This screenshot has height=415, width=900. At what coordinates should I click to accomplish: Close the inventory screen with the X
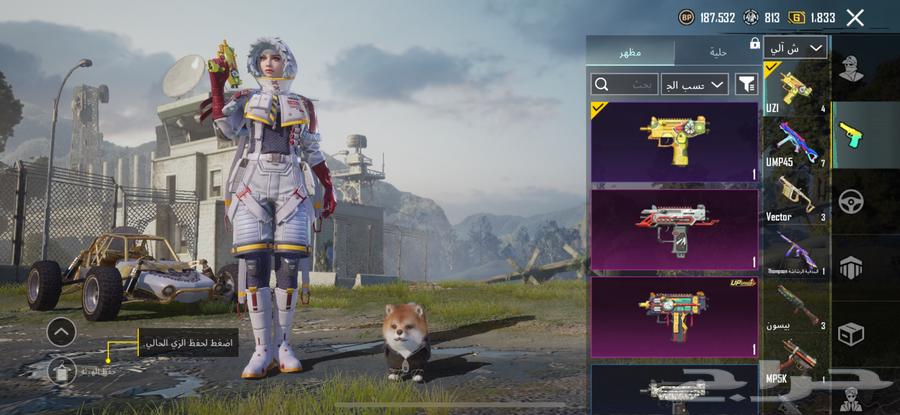click(x=855, y=17)
